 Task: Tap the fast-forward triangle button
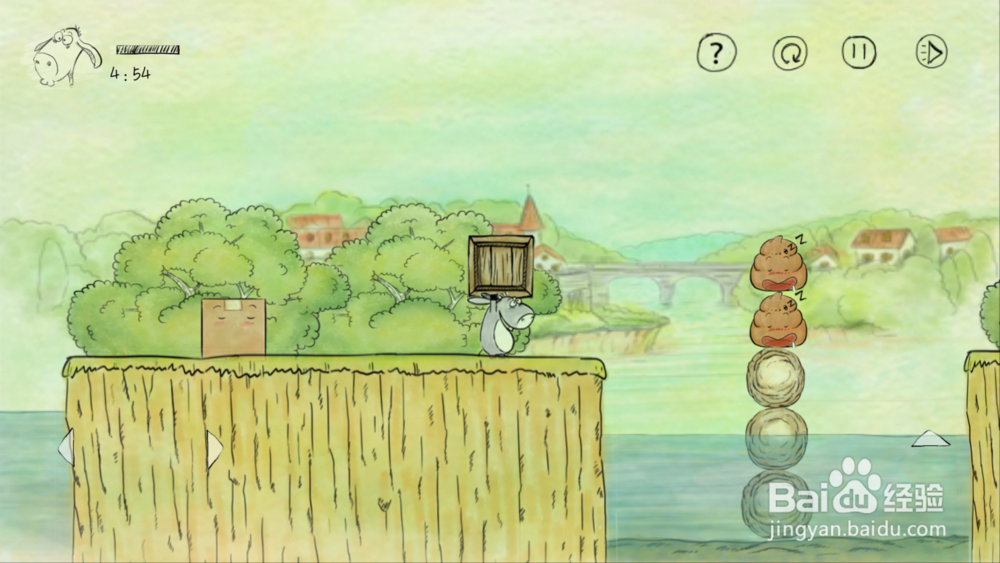click(x=931, y=52)
